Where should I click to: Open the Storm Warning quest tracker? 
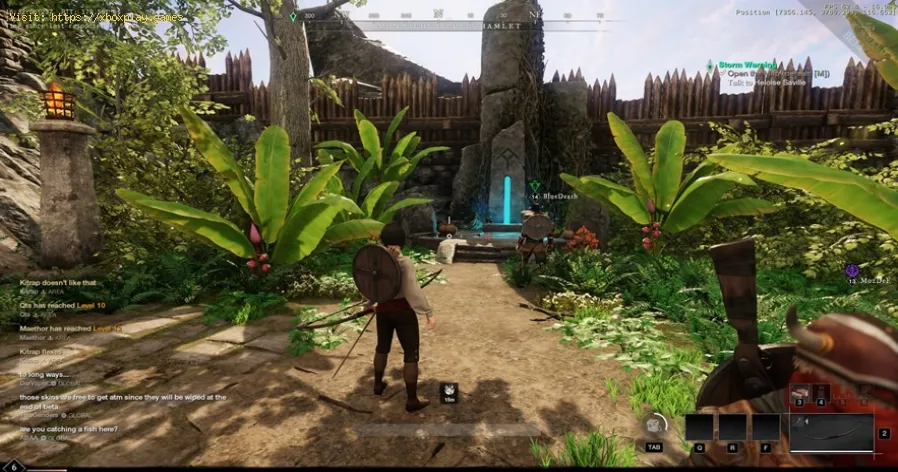coord(745,65)
